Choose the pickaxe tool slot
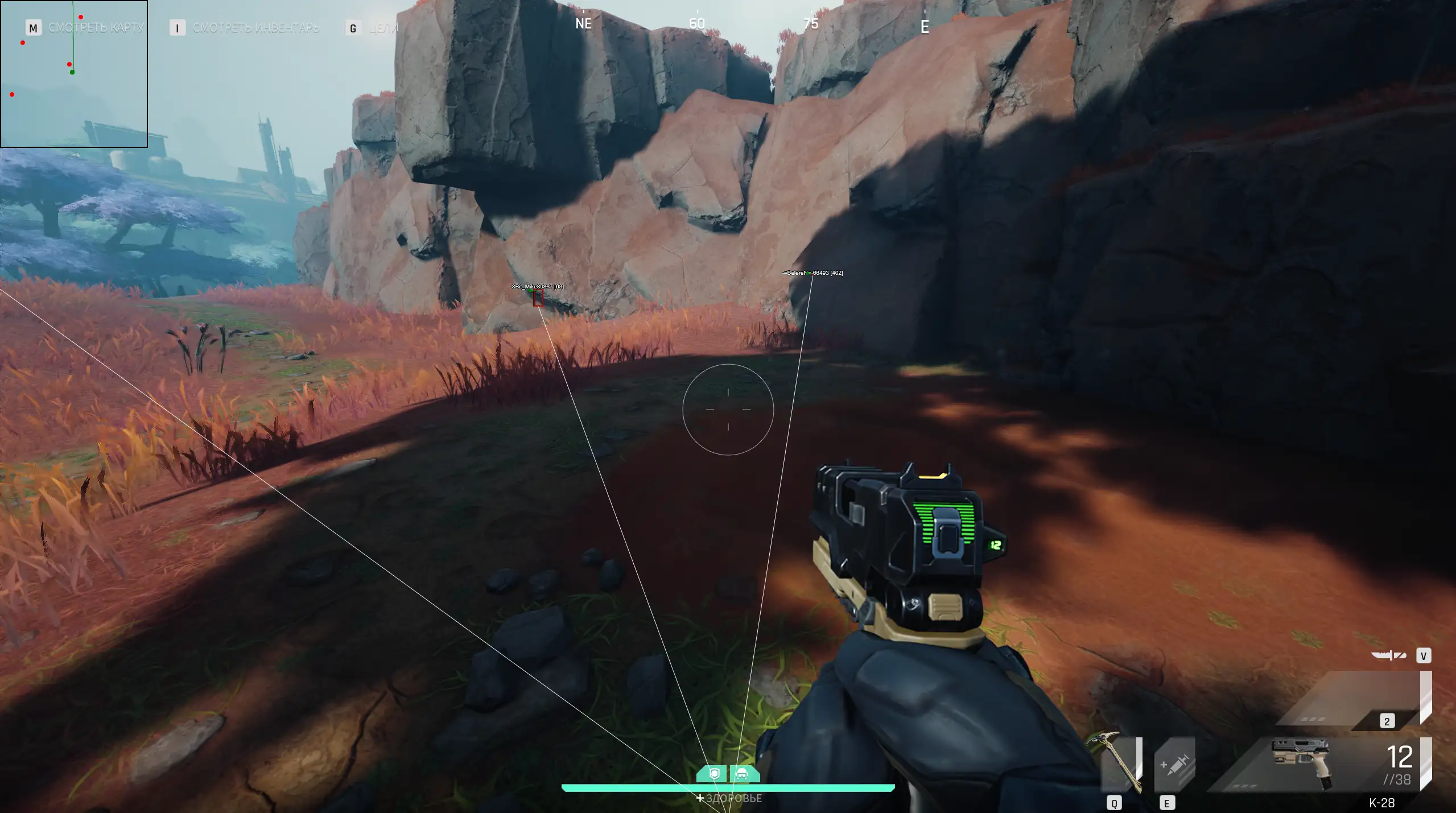Screen dimensions: 1456x813 [x=1120, y=764]
